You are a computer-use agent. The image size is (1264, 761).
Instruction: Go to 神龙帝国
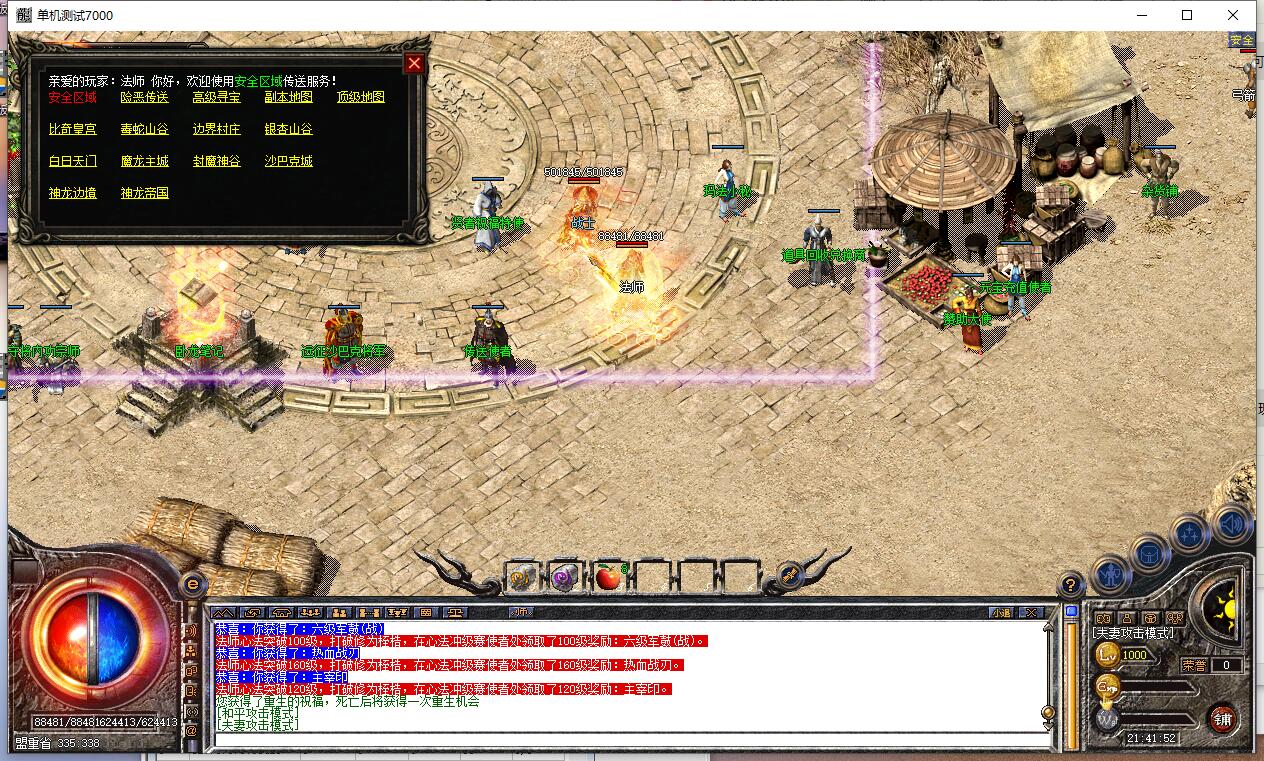(144, 193)
